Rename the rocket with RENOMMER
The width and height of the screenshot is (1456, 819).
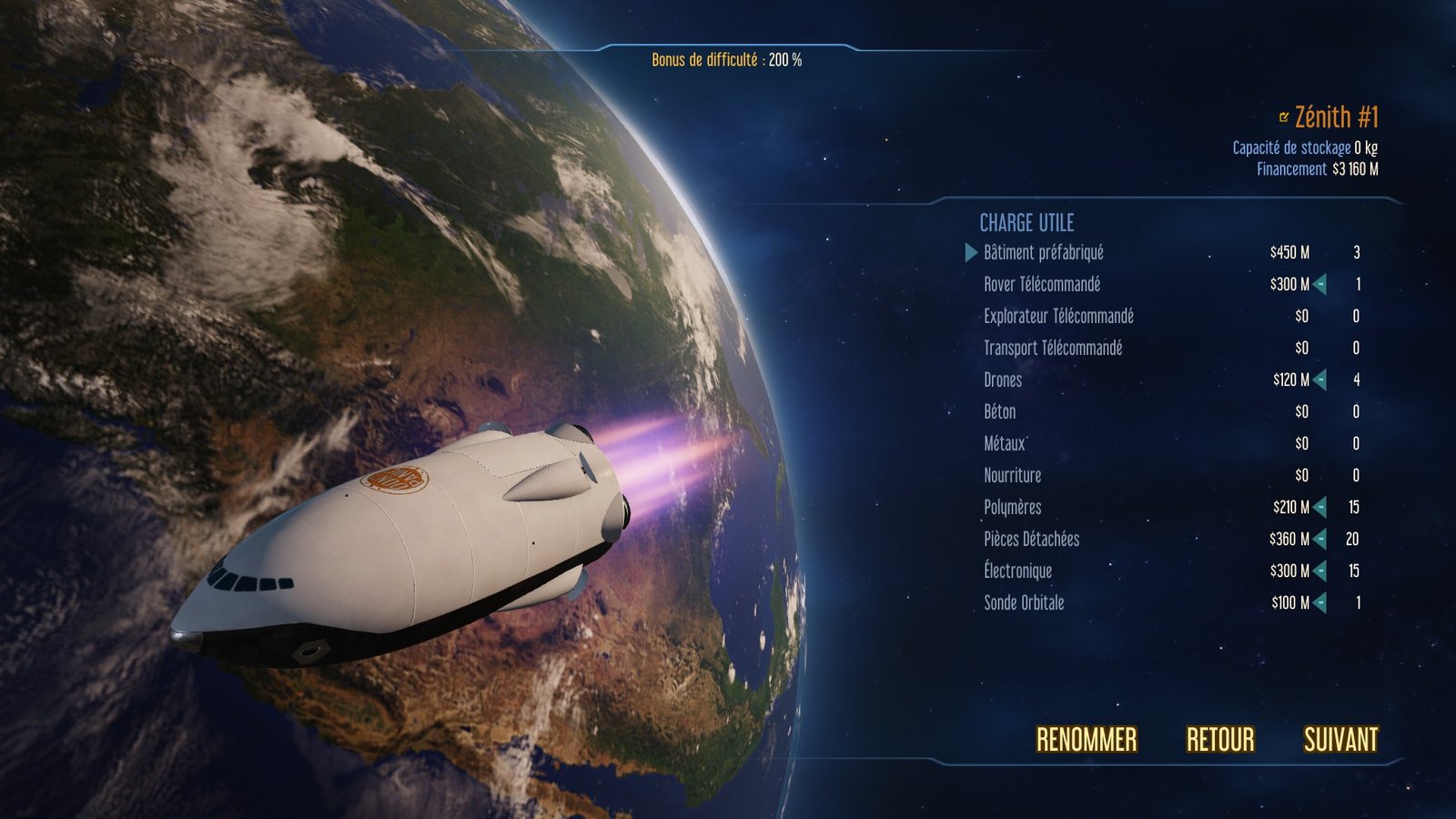pos(1087,740)
